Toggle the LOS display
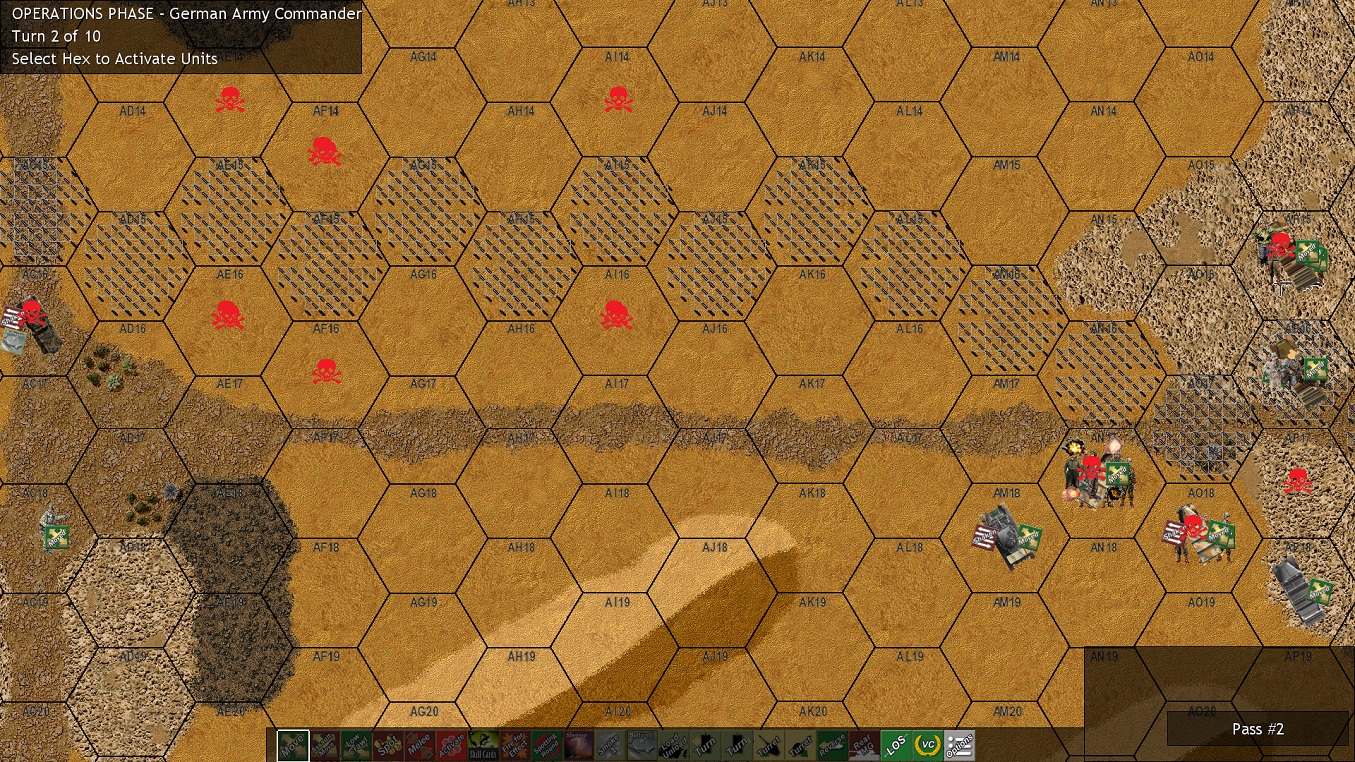 [894, 744]
